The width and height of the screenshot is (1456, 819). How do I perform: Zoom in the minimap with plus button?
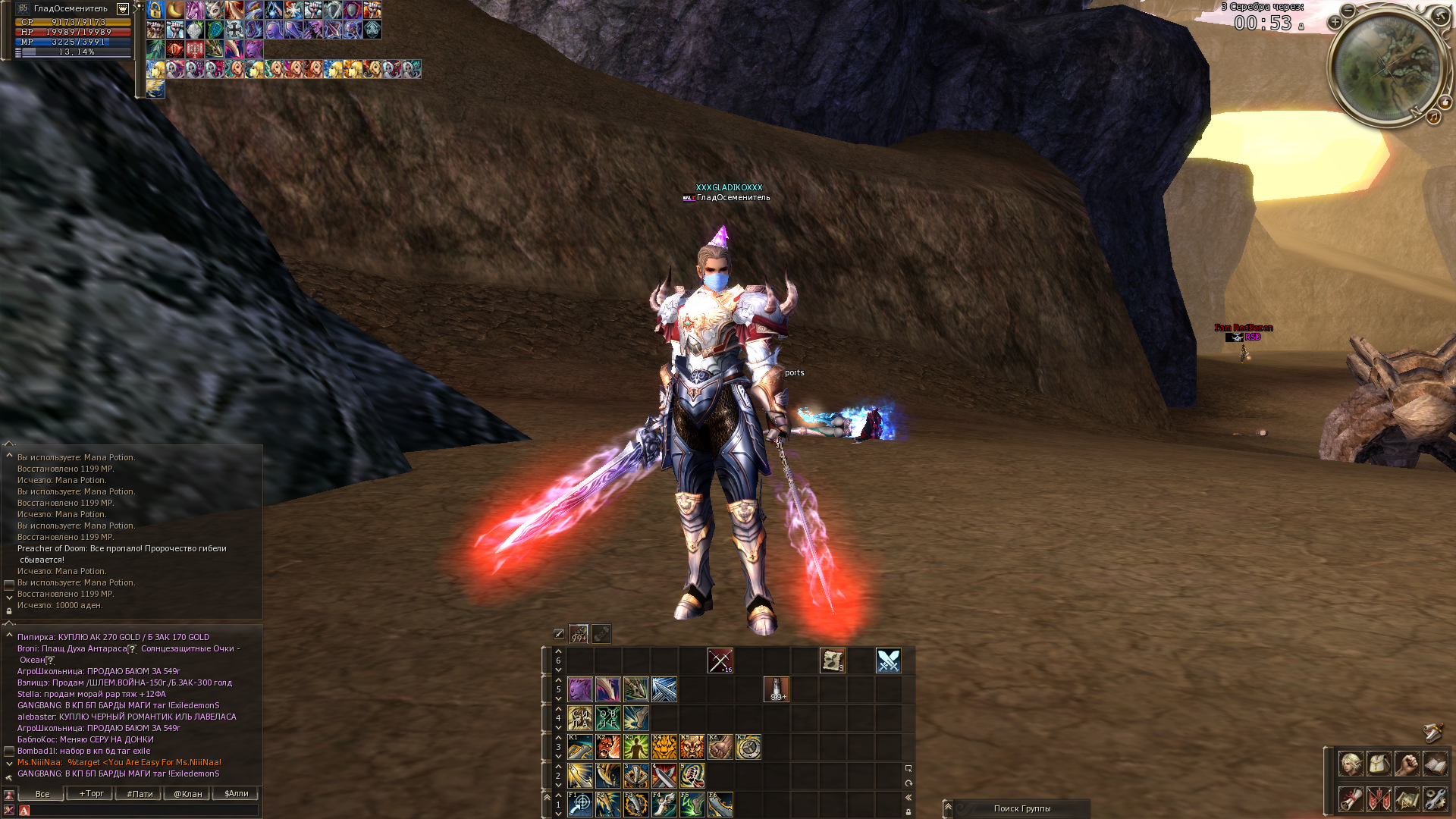1335,22
